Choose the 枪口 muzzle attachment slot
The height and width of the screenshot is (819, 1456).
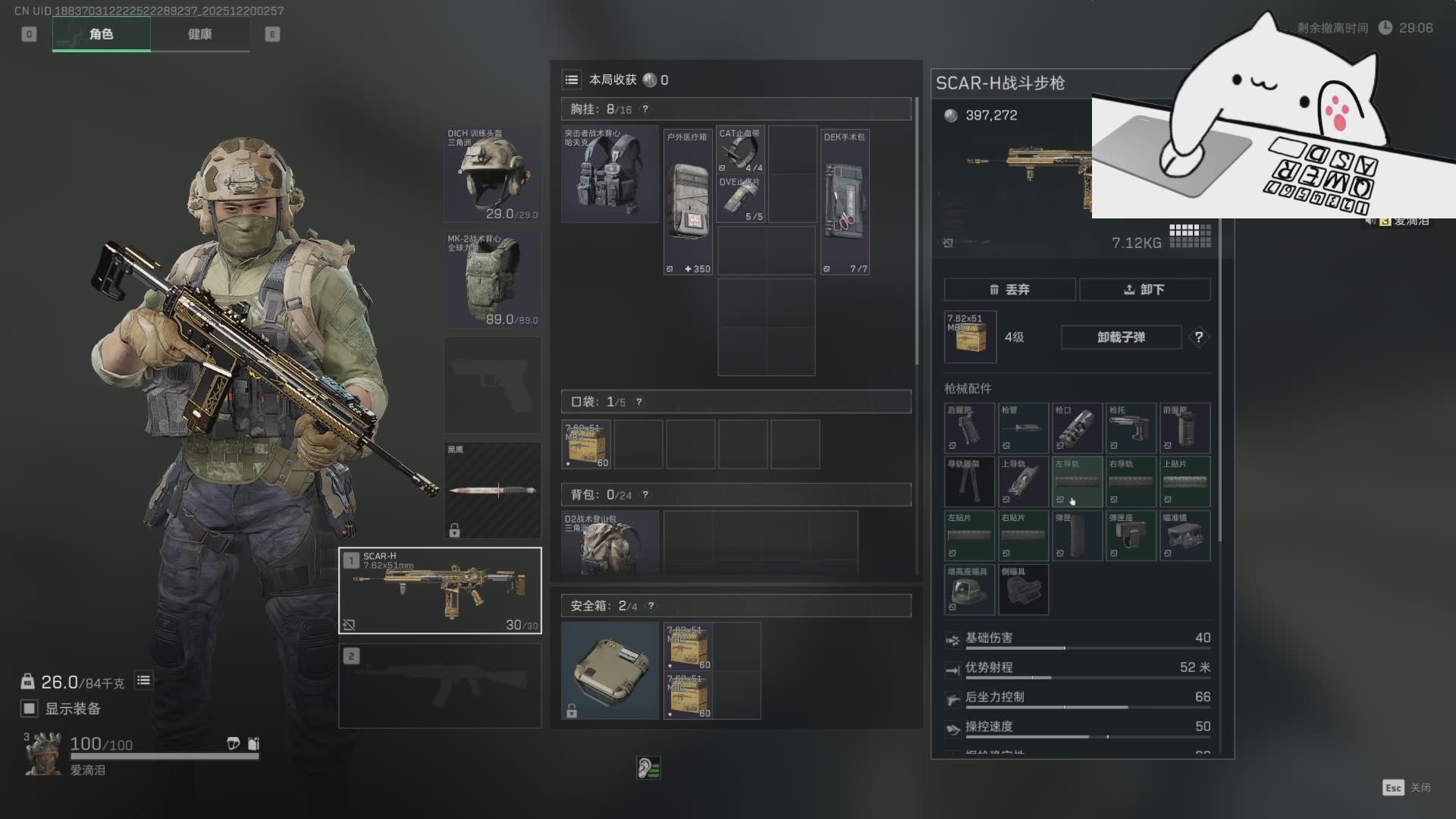(1077, 428)
